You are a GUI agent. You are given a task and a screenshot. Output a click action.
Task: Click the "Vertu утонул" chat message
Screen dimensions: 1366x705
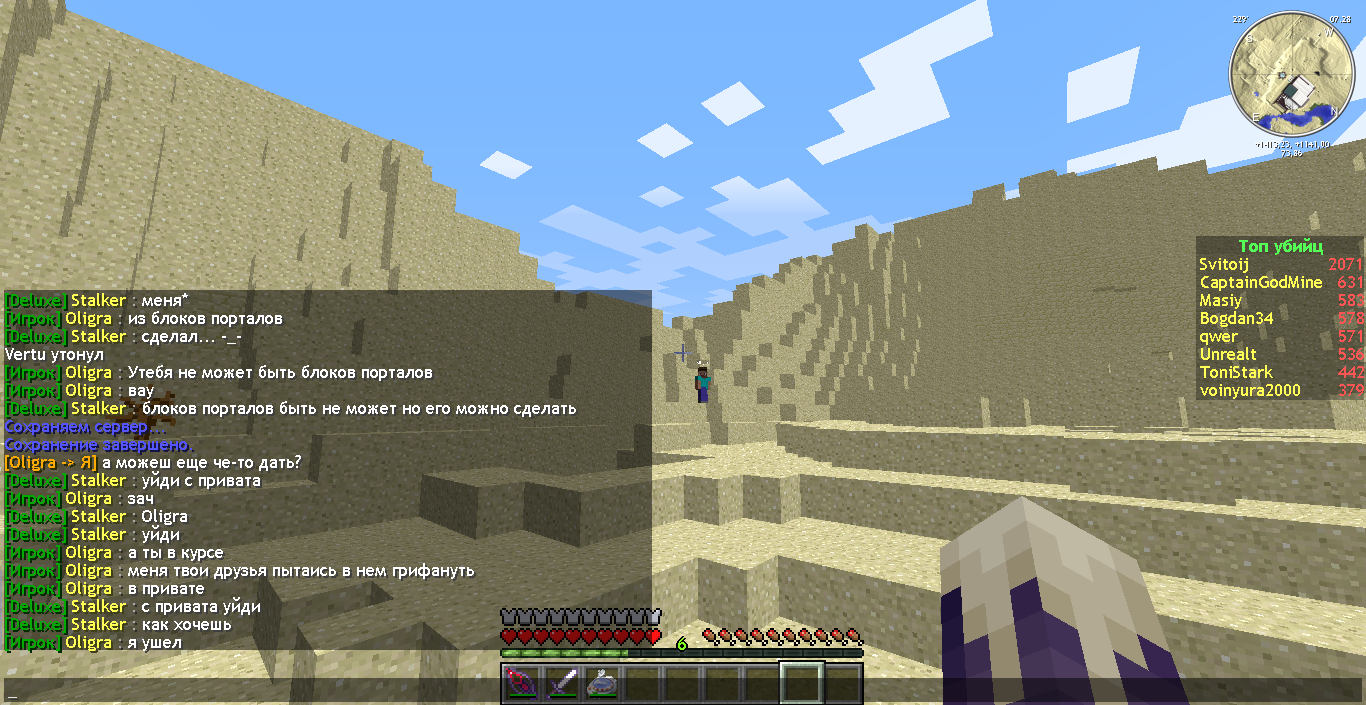point(54,355)
